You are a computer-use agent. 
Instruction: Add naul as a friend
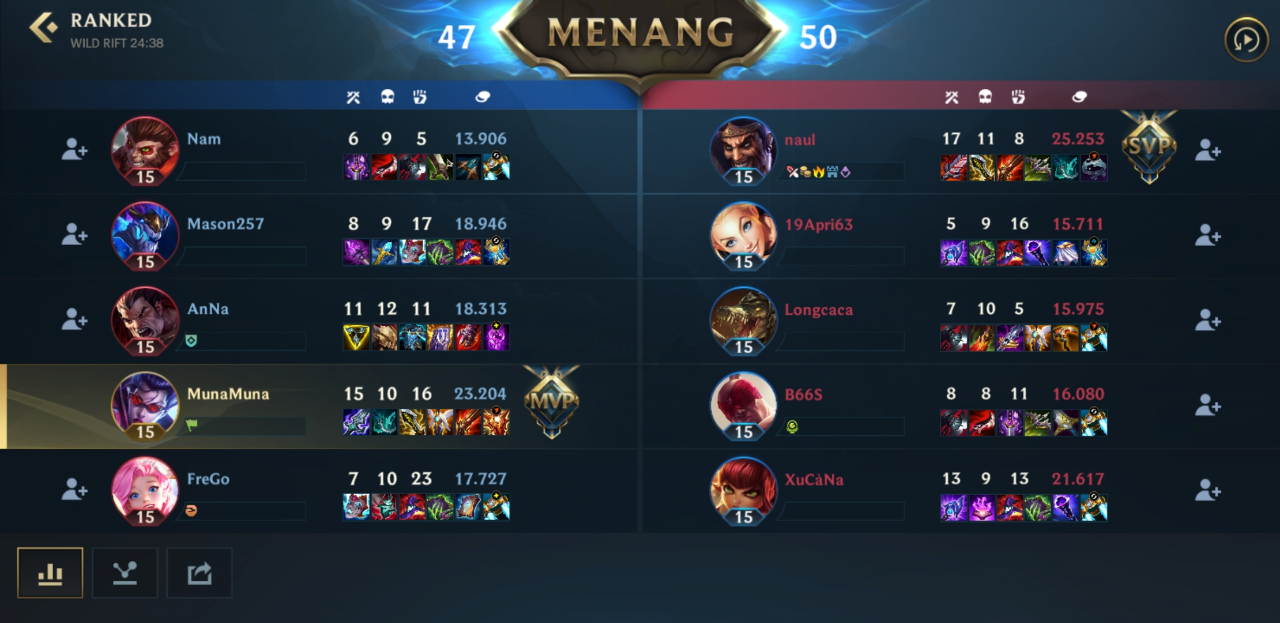(1208, 150)
